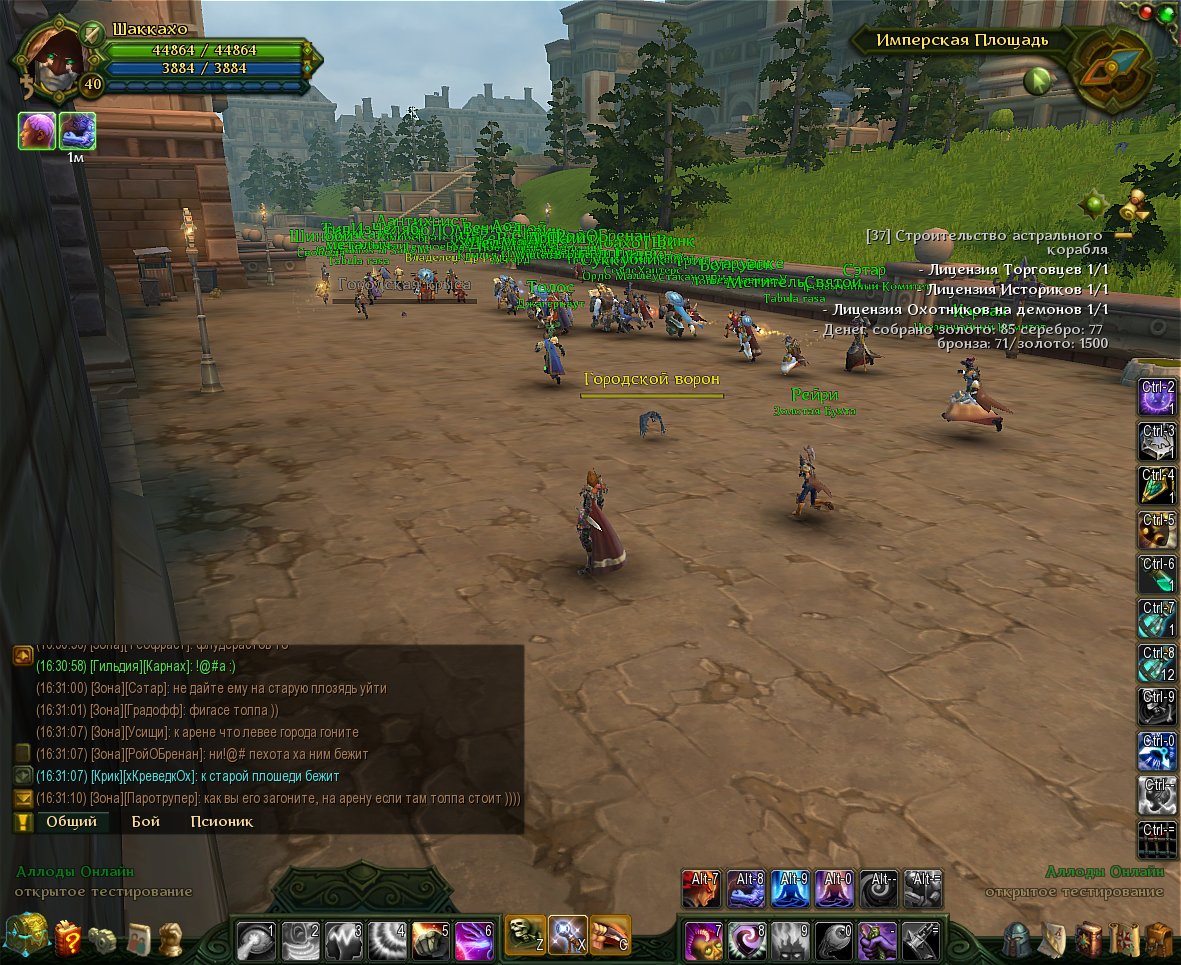Image resolution: width=1181 pixels, height=965 pixels.
Task: Activate the skull ability bound to Z
Action: pyautogui.click(x=525, y=935)
